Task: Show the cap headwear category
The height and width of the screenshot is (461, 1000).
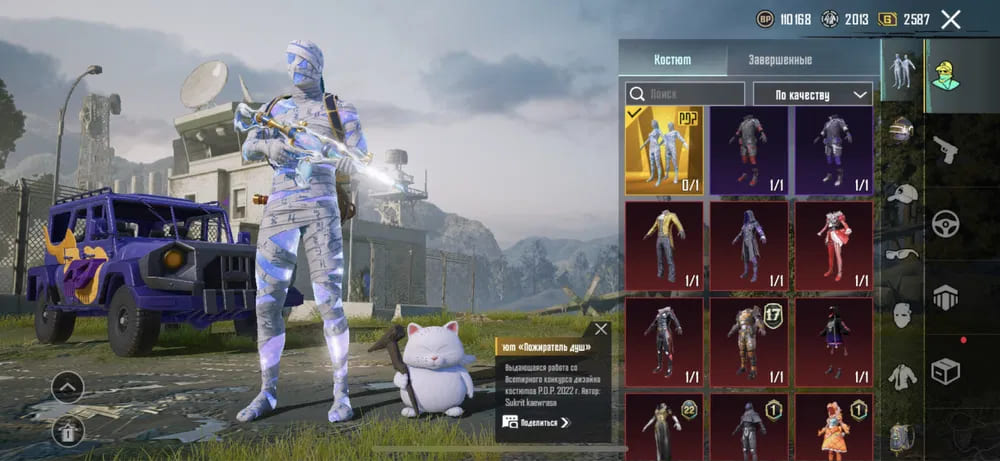Action: [x=902, y=193]
